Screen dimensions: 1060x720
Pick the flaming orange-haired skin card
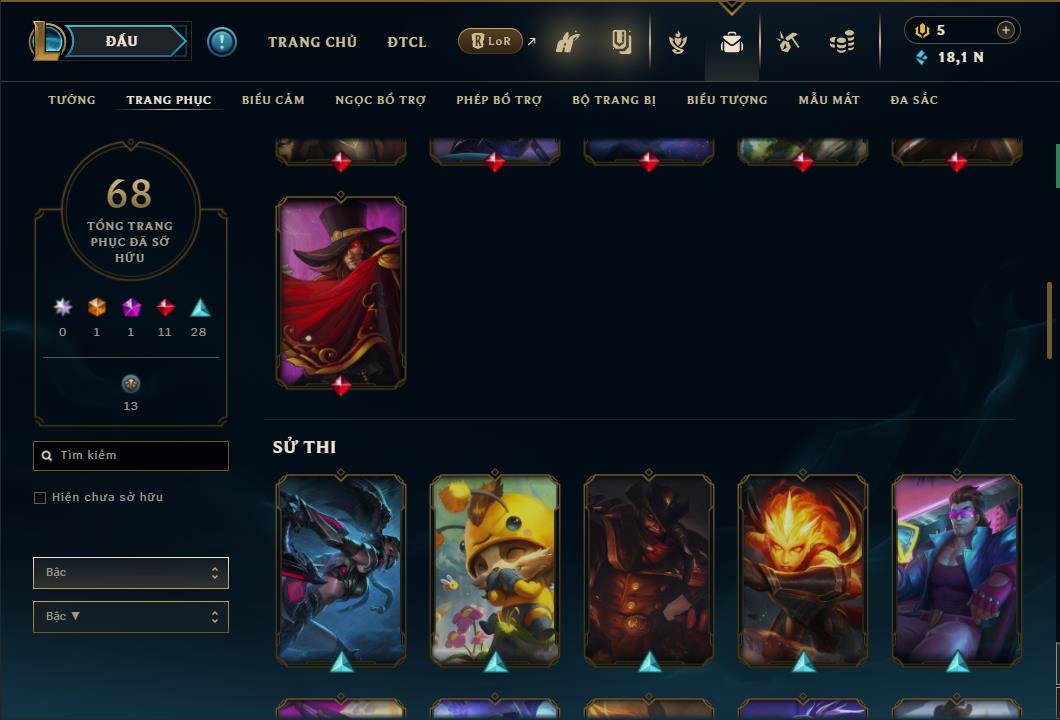coord(803,568)
